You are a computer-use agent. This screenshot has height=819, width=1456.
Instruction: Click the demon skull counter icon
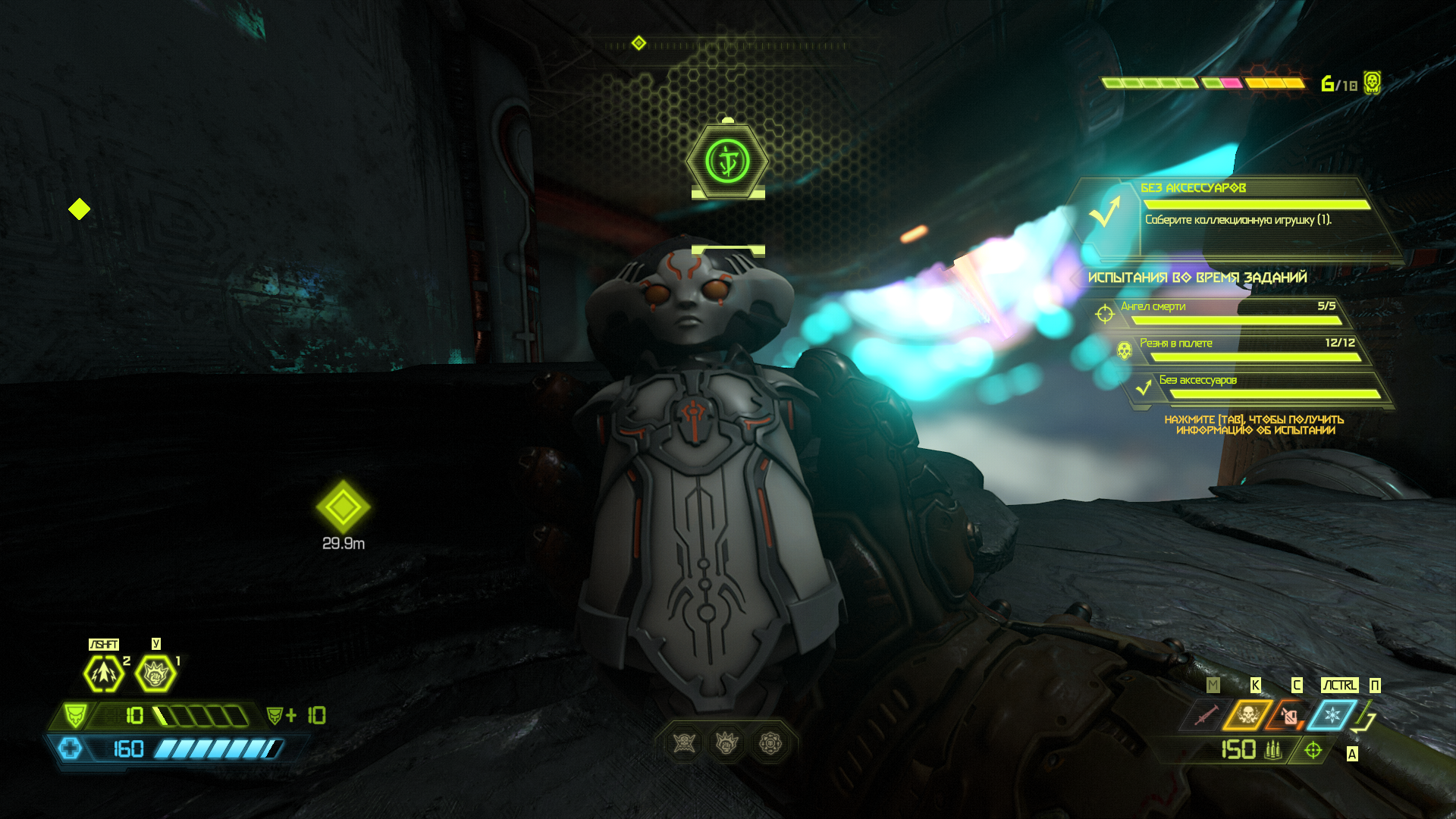(x=1372, y=82)
